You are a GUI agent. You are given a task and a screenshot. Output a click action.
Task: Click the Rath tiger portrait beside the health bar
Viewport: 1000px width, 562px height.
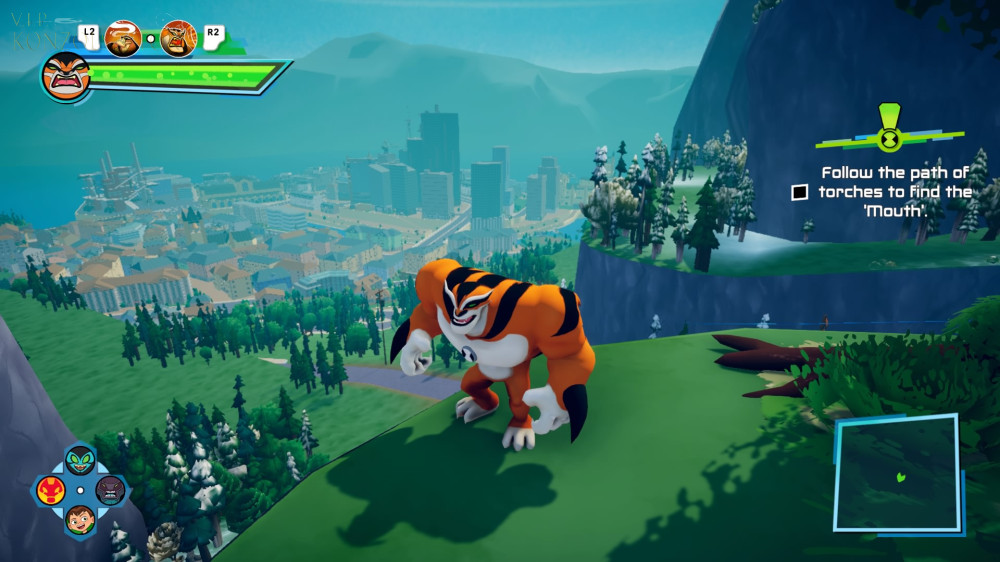coord(66,76)
